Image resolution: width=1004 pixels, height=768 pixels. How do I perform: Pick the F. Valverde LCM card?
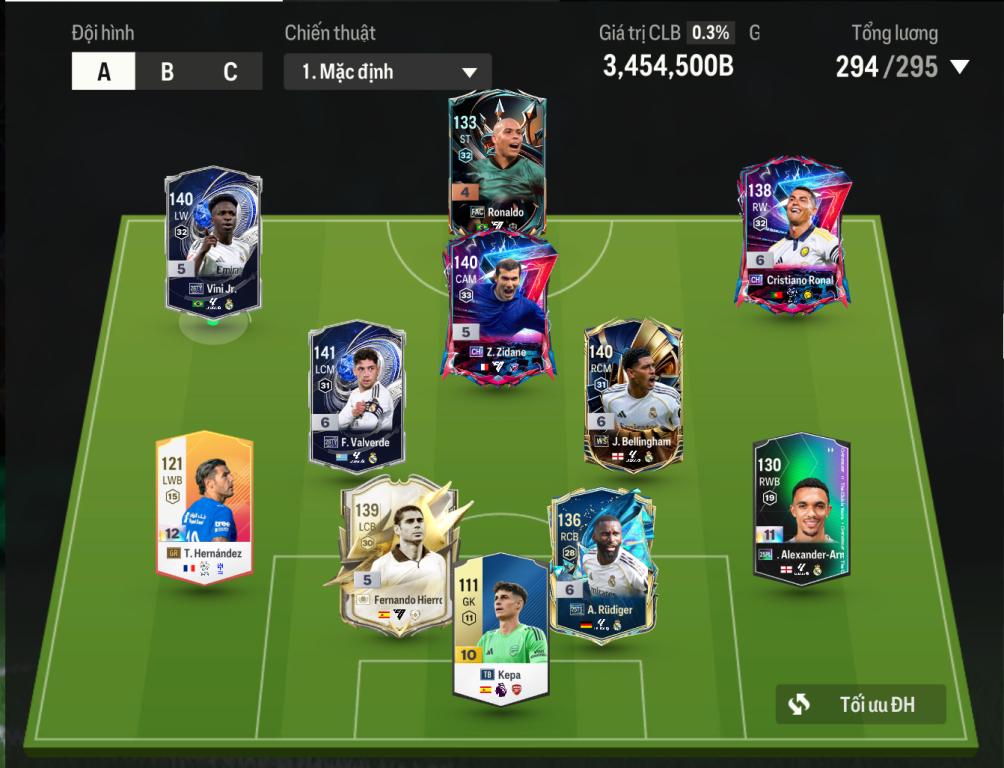(x=357, y=395)
